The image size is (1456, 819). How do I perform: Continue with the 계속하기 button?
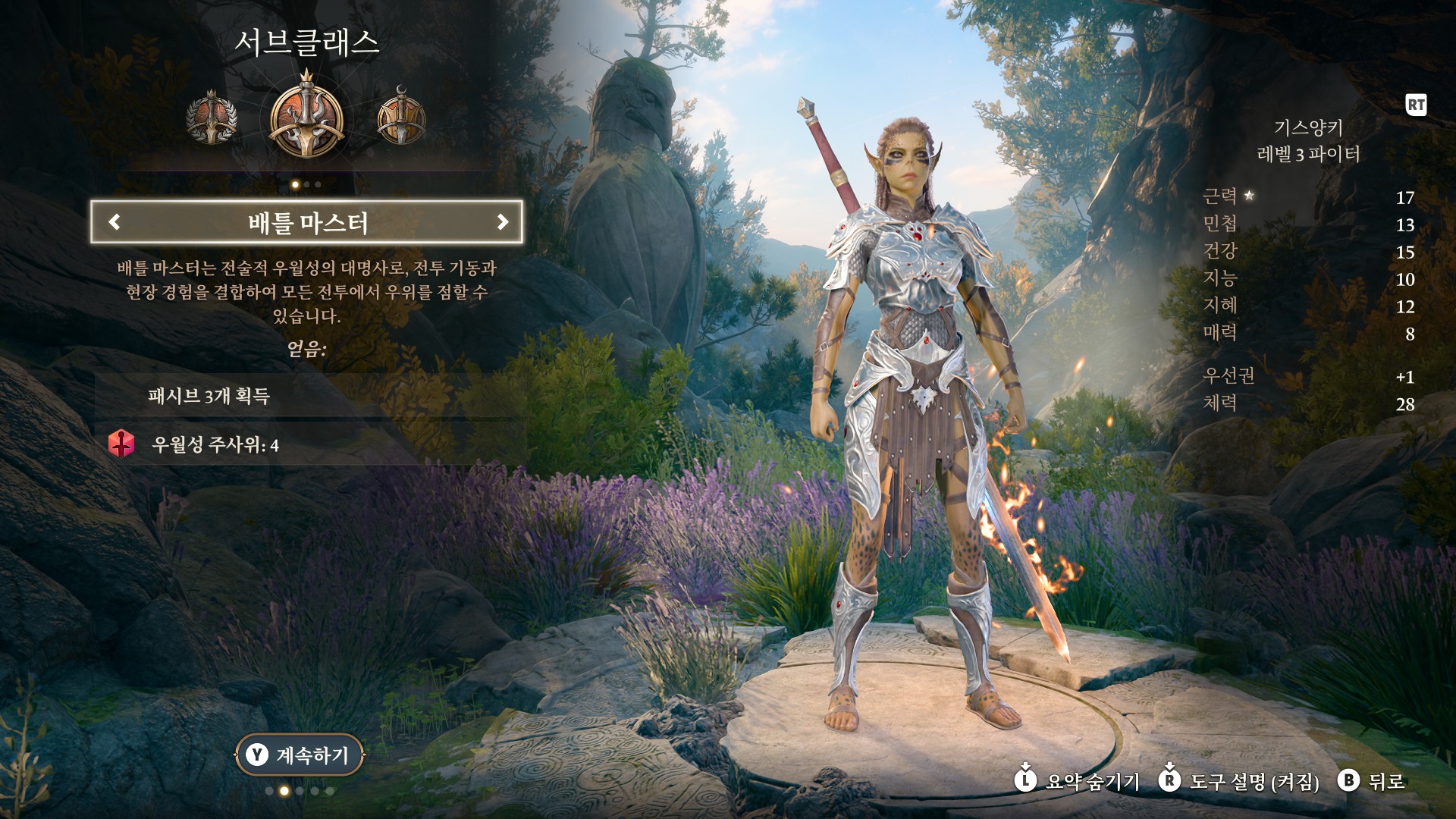pyautogui.click(x=300, y=755)
